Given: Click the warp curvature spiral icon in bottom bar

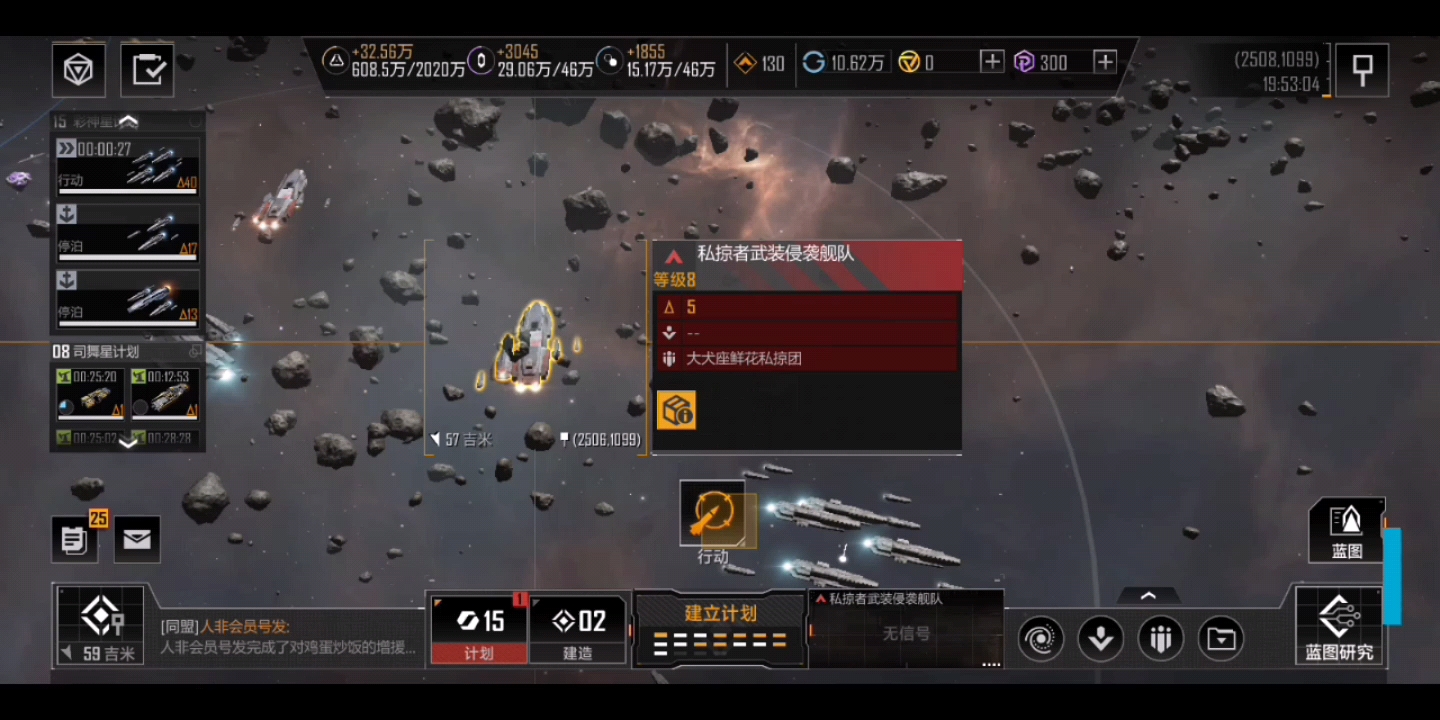Looking at the screenshot, I should tap(1038, 637).
